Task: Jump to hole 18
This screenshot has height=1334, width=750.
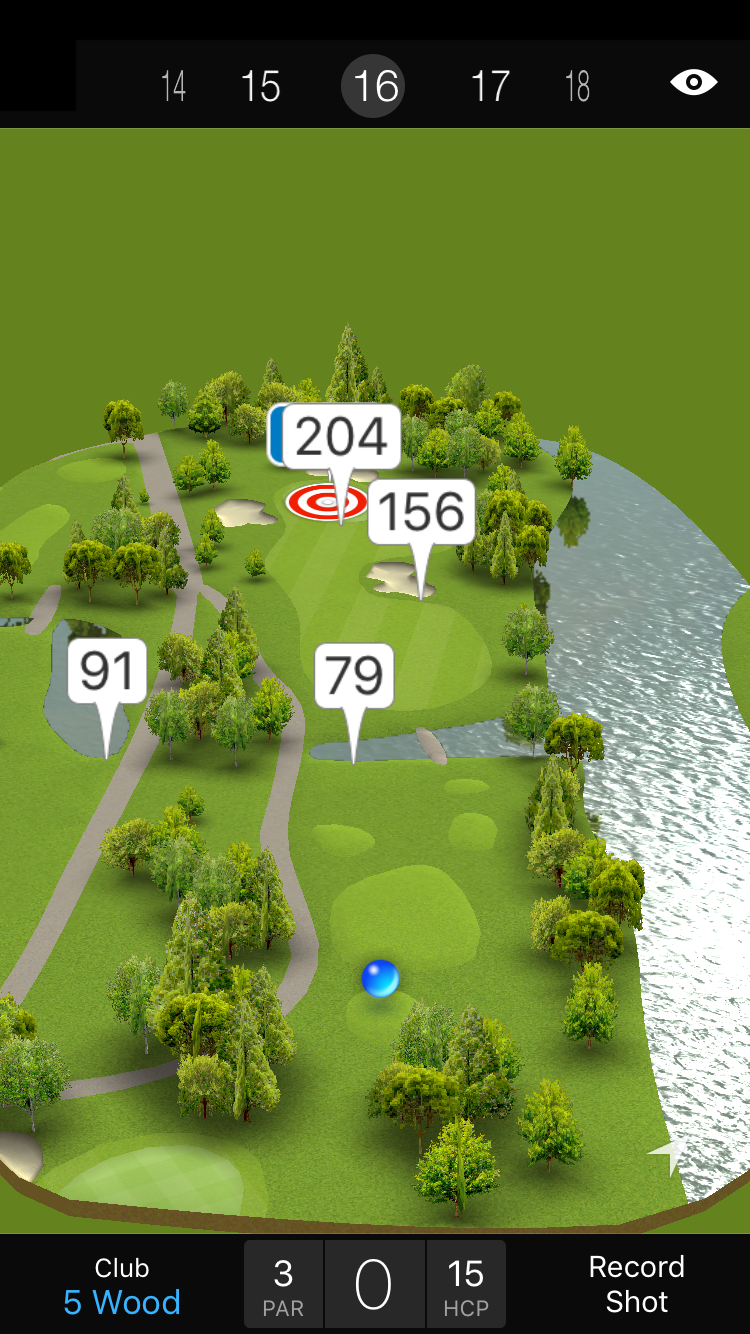Action: 577,86
